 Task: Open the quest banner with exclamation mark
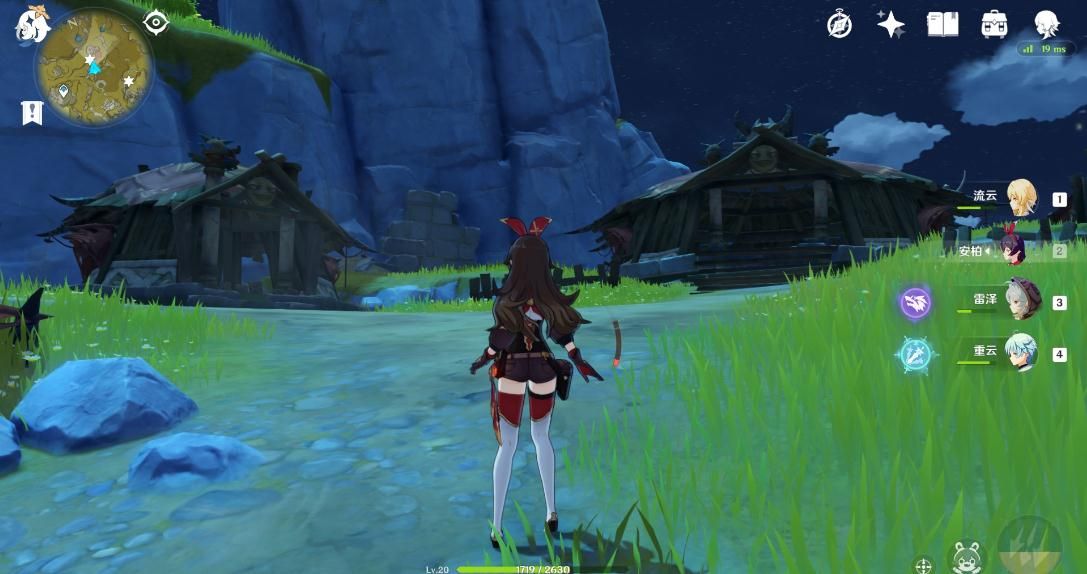pyautogui.click(x=32, y=113)
